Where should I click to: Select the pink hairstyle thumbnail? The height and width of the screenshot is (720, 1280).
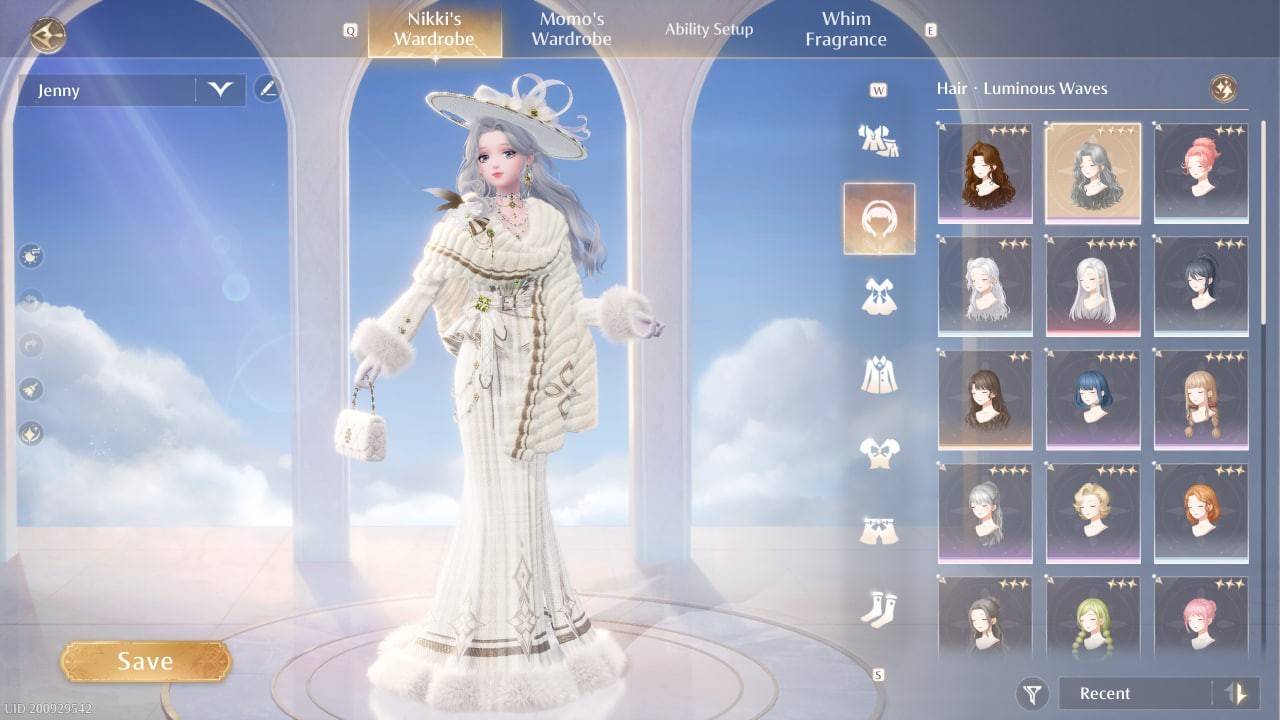1200,175
